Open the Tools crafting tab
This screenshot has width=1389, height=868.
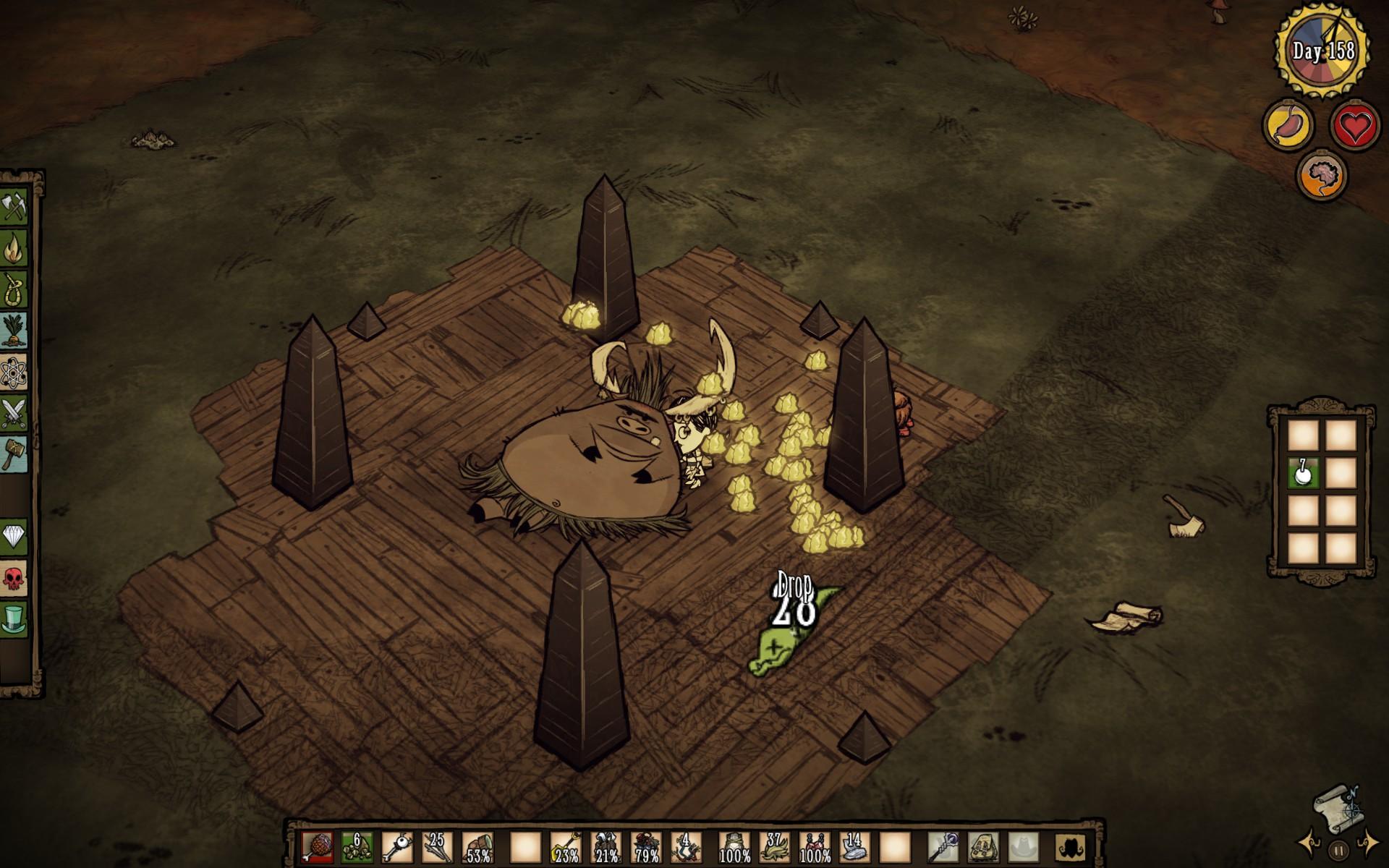point(14,208)
